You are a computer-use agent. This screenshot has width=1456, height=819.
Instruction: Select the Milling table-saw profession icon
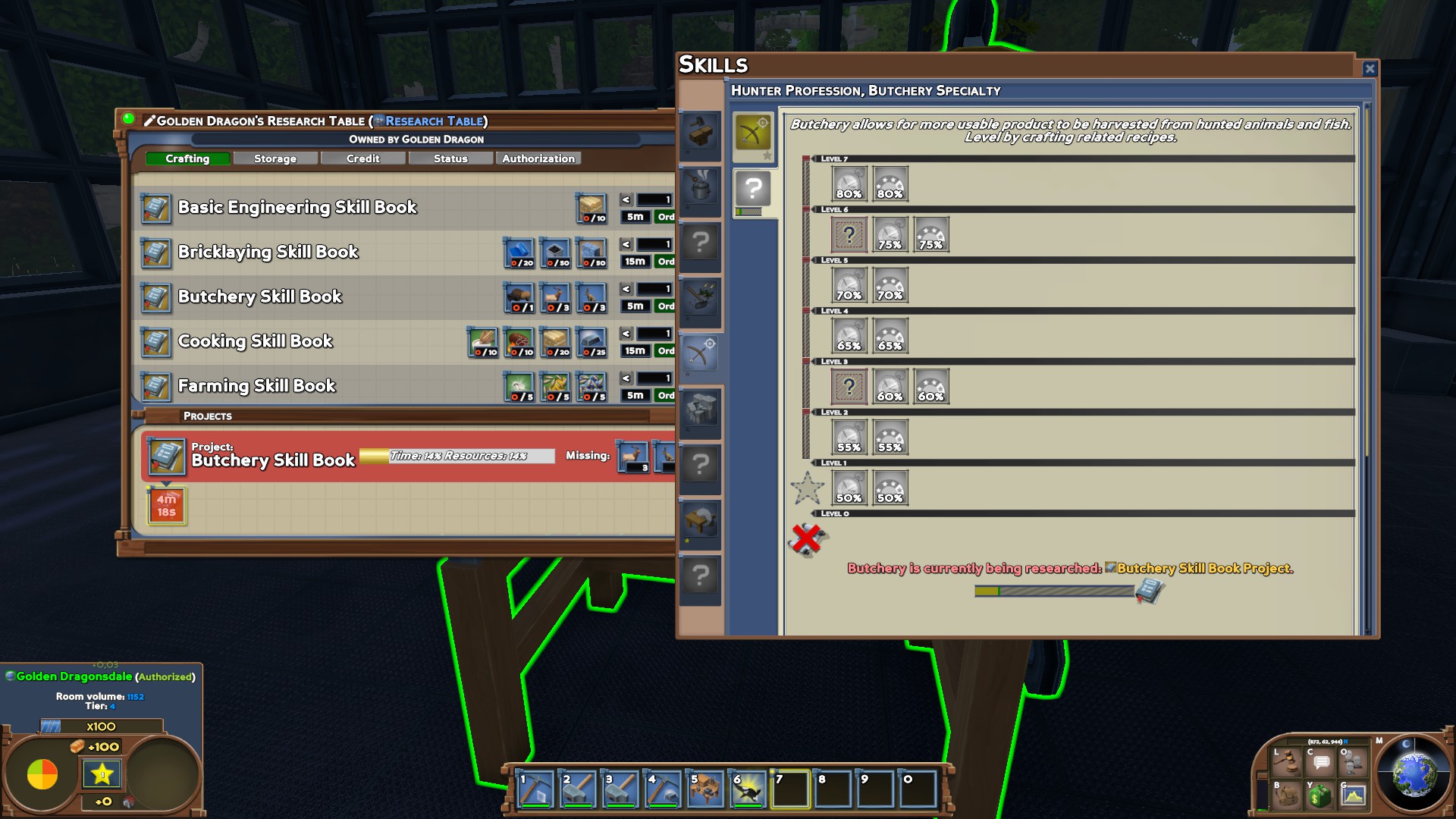[699, 523]
